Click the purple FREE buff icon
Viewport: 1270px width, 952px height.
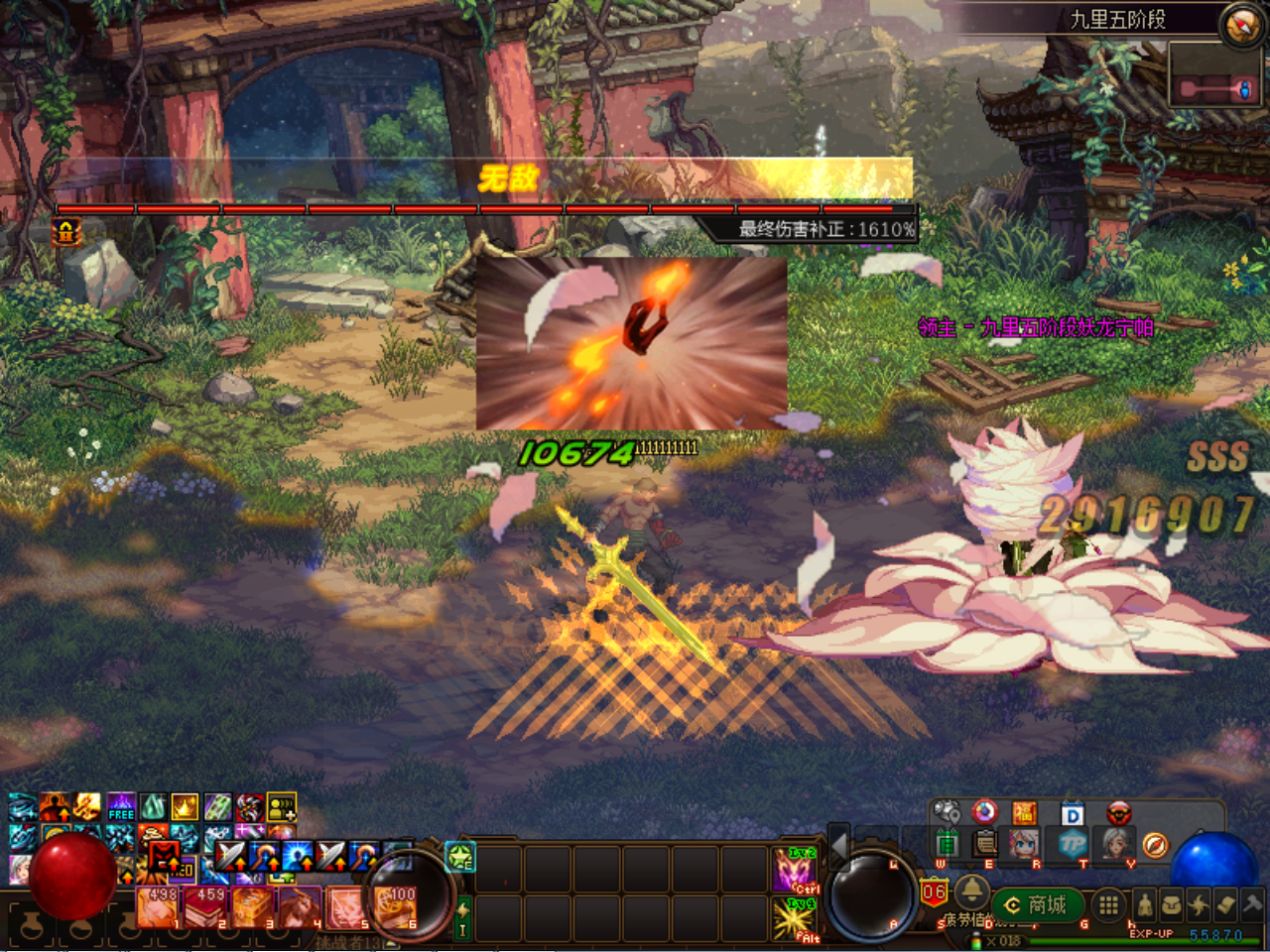(121, 806)
